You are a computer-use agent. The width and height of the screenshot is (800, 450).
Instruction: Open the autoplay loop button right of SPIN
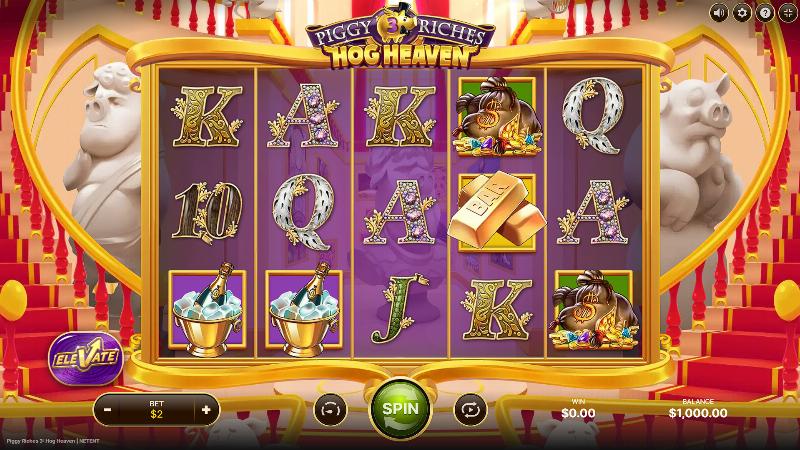(468, 409)
